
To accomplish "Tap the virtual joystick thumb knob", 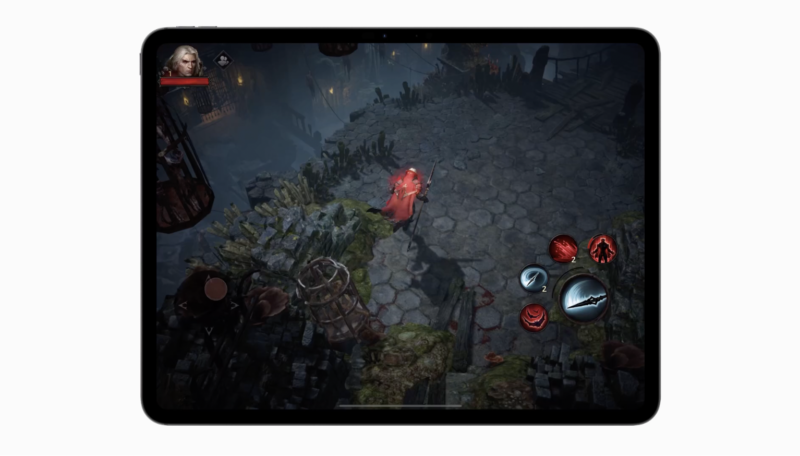I will click(215, 288).
